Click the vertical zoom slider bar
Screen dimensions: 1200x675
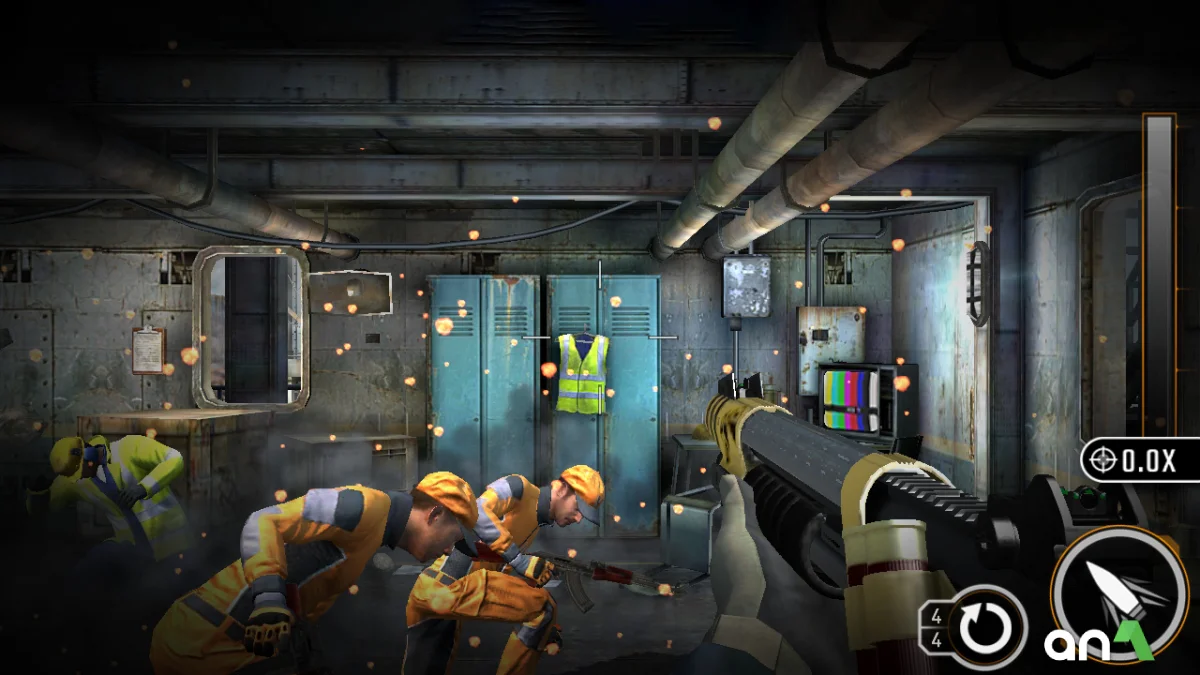1159,270
